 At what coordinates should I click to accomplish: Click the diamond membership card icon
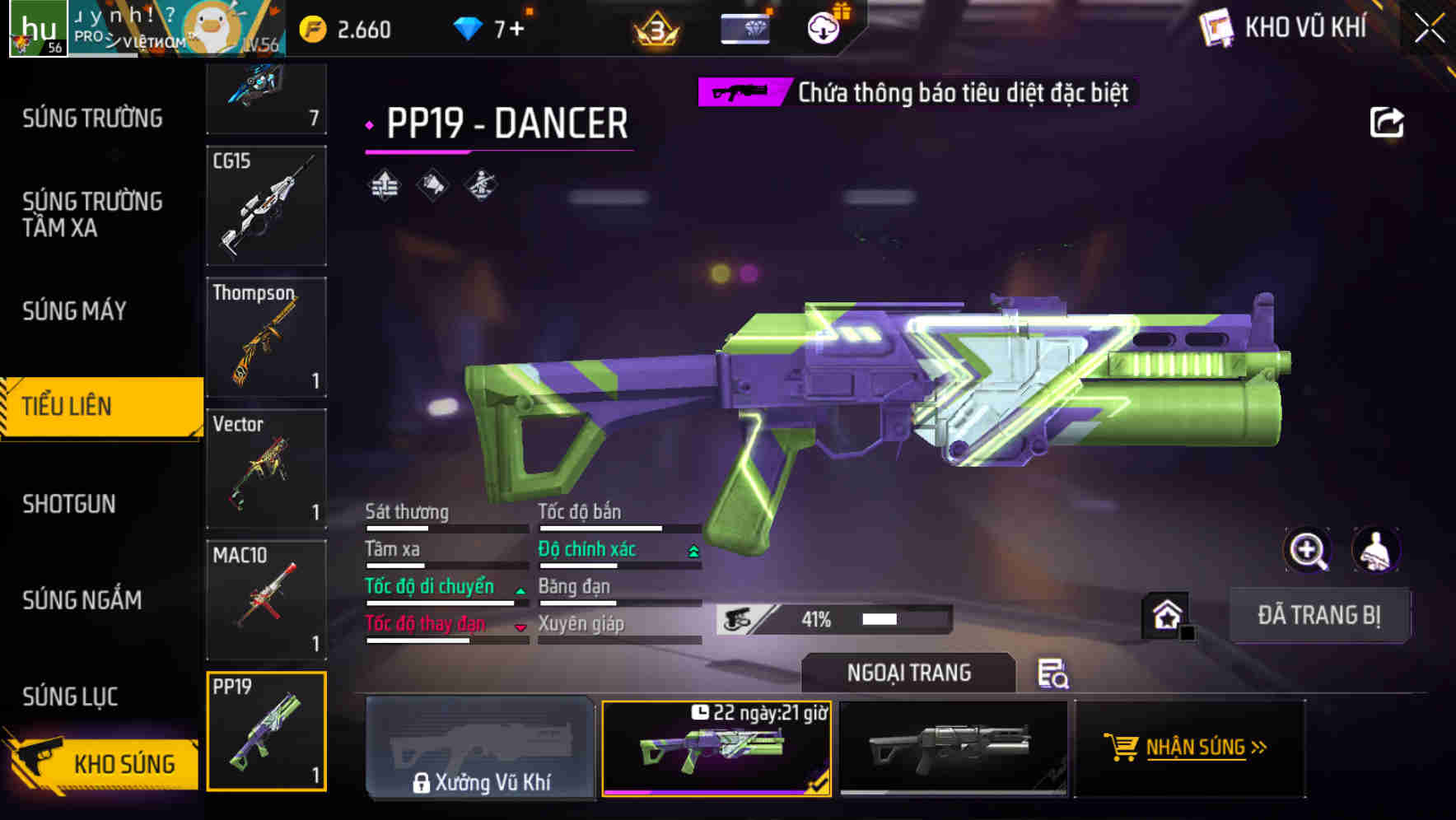(x=745, y=27)
